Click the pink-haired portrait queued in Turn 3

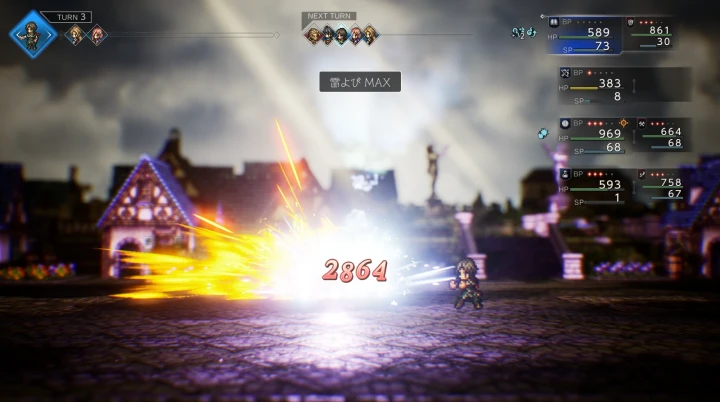tap(97, 36)
